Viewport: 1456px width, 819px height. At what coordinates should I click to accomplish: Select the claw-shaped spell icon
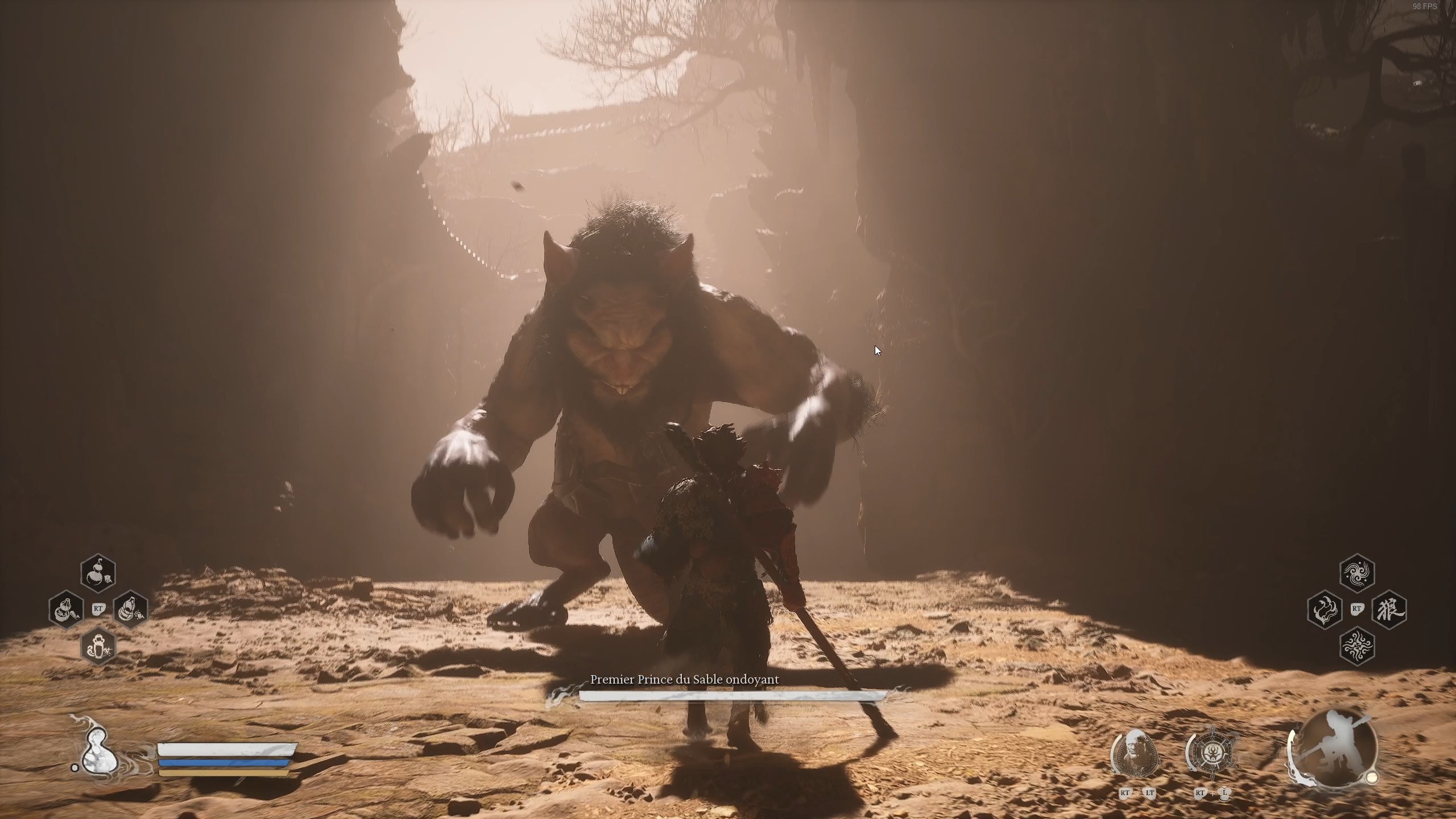[x=1325, y=610]
